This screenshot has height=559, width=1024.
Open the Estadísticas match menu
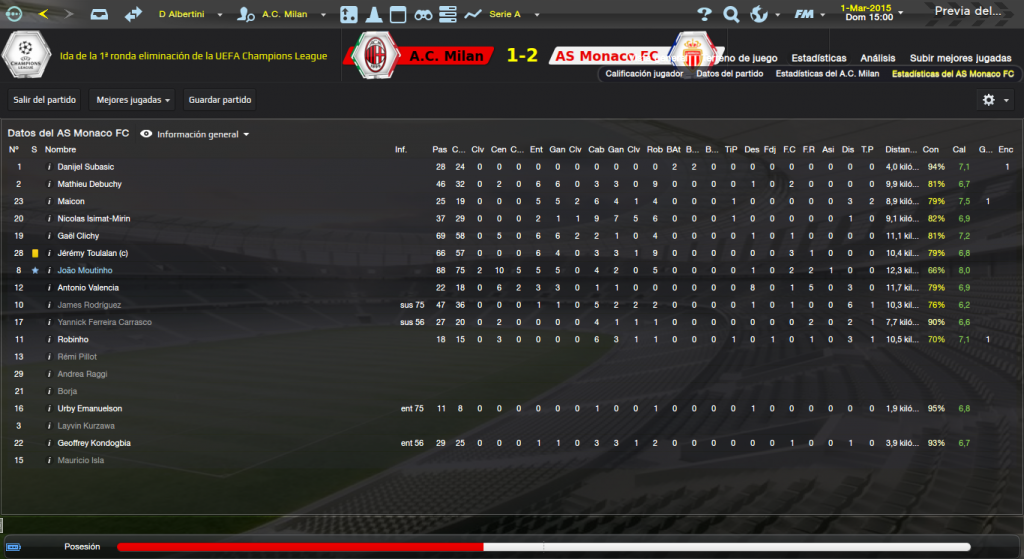[x=818, y=58]
